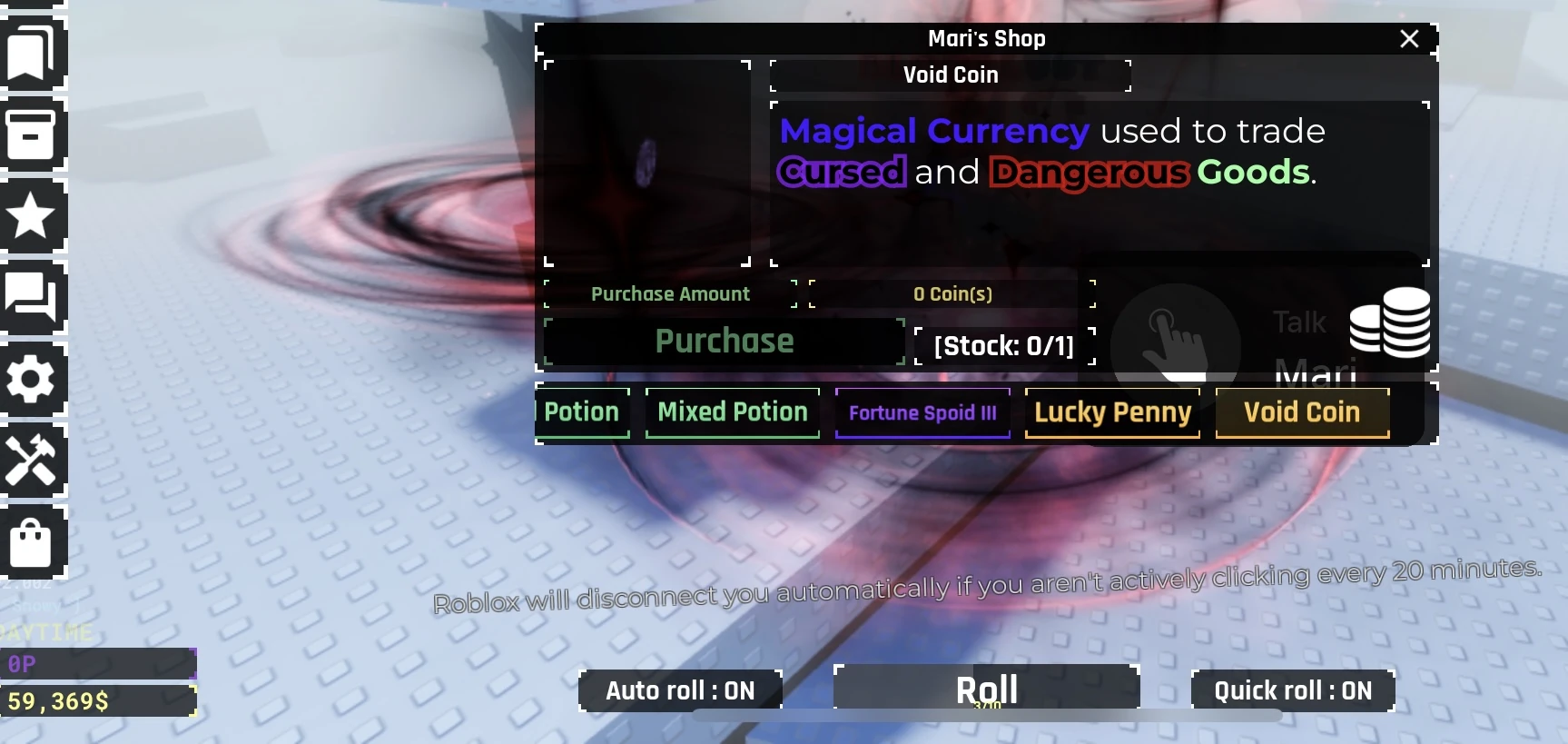Select the Mixed Potion tab
The width and height of the screenshot is (1568, 744).
tap(732, 412)
